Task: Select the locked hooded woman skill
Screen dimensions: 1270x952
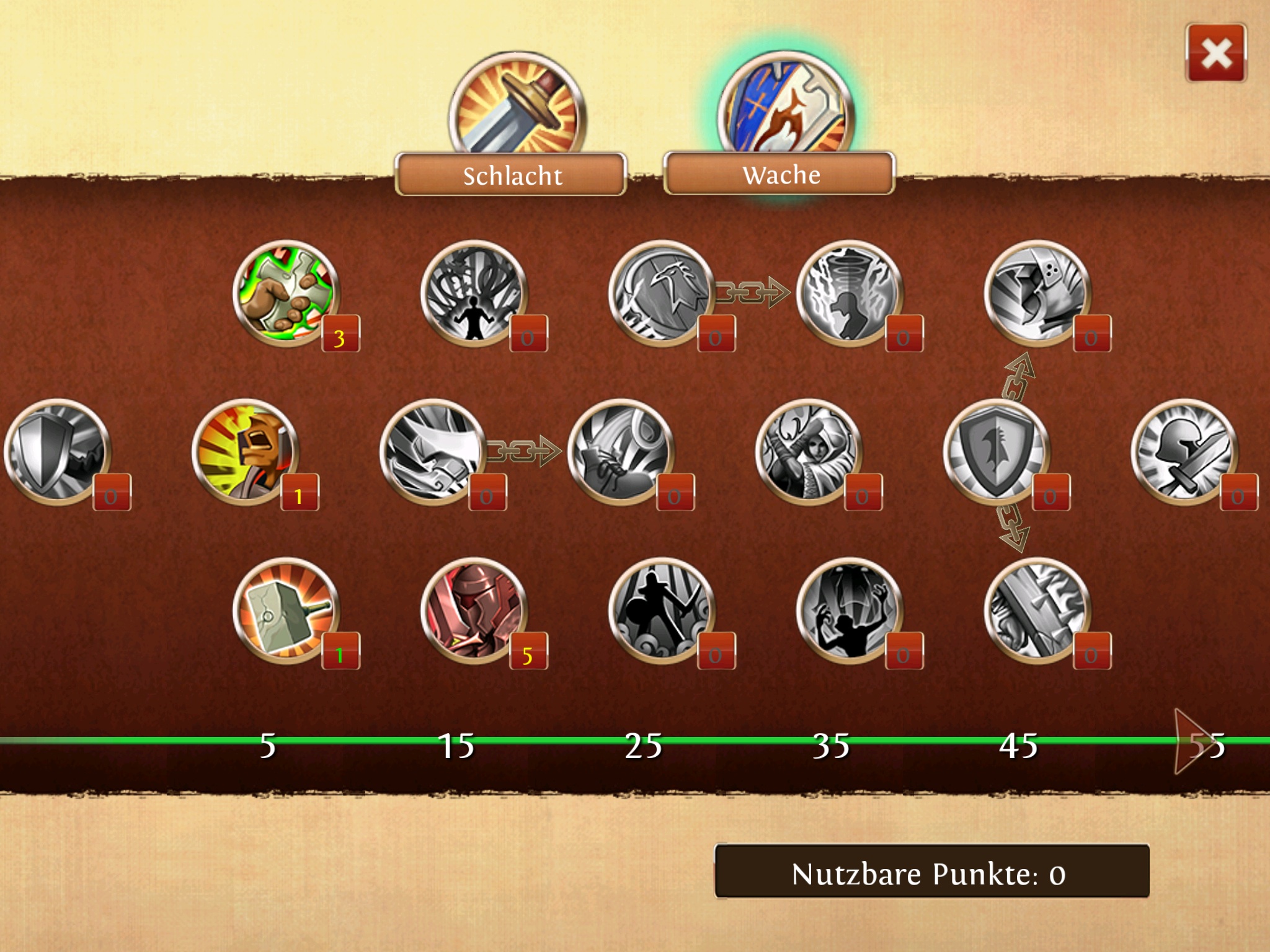Action: 809,452
